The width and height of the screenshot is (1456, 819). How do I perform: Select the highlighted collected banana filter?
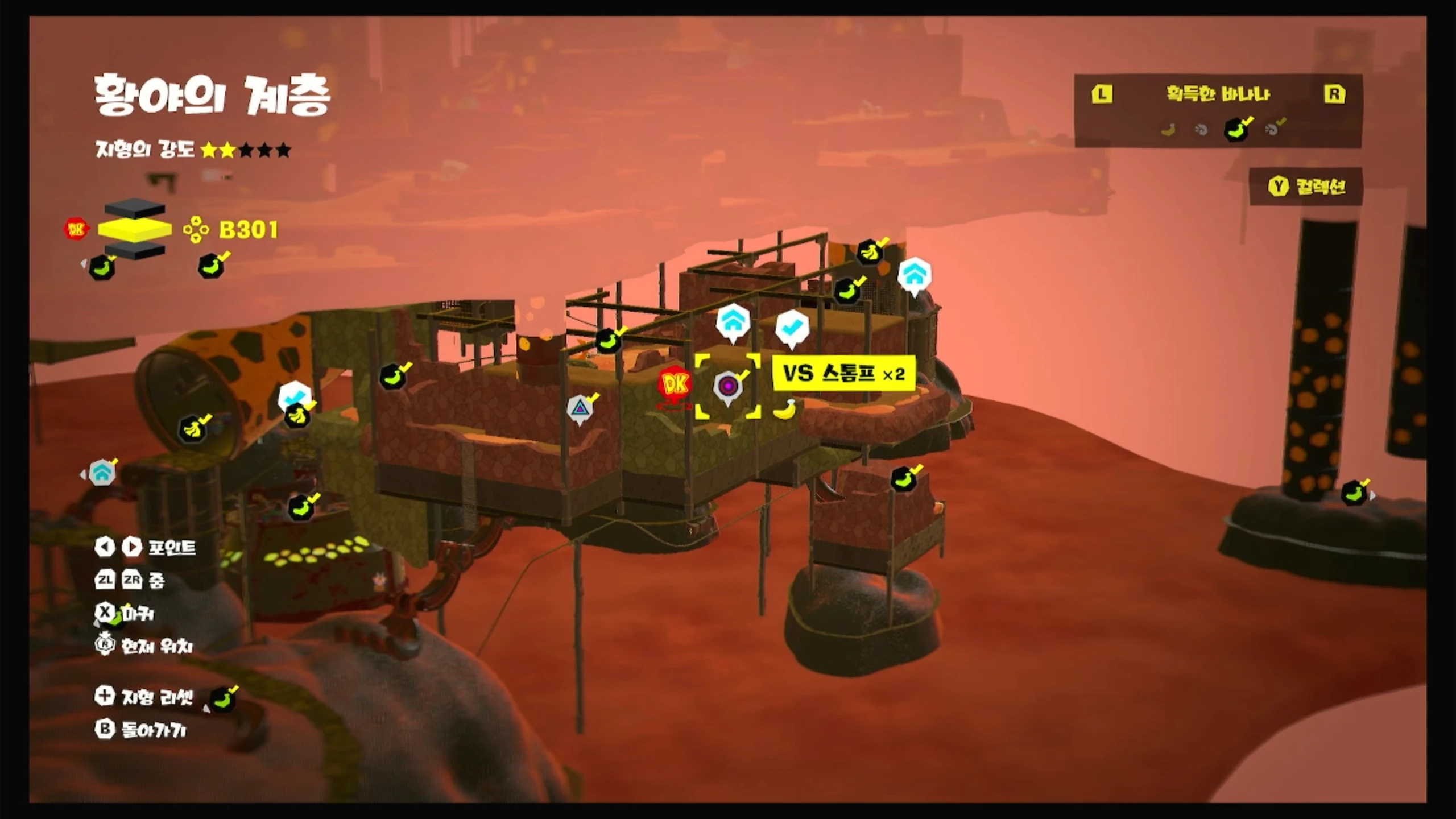[1236, 129]
